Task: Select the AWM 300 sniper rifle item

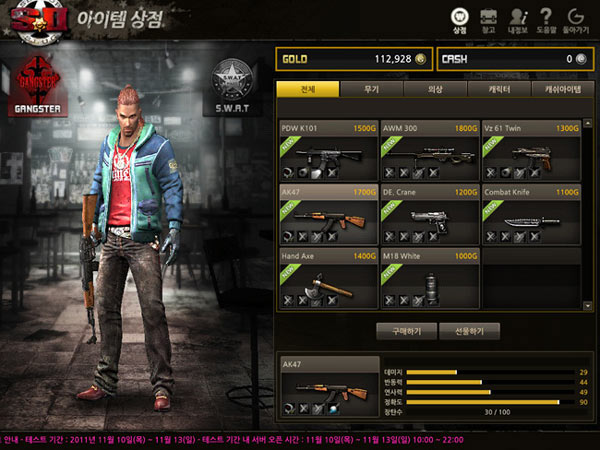Action: point(430,151)
